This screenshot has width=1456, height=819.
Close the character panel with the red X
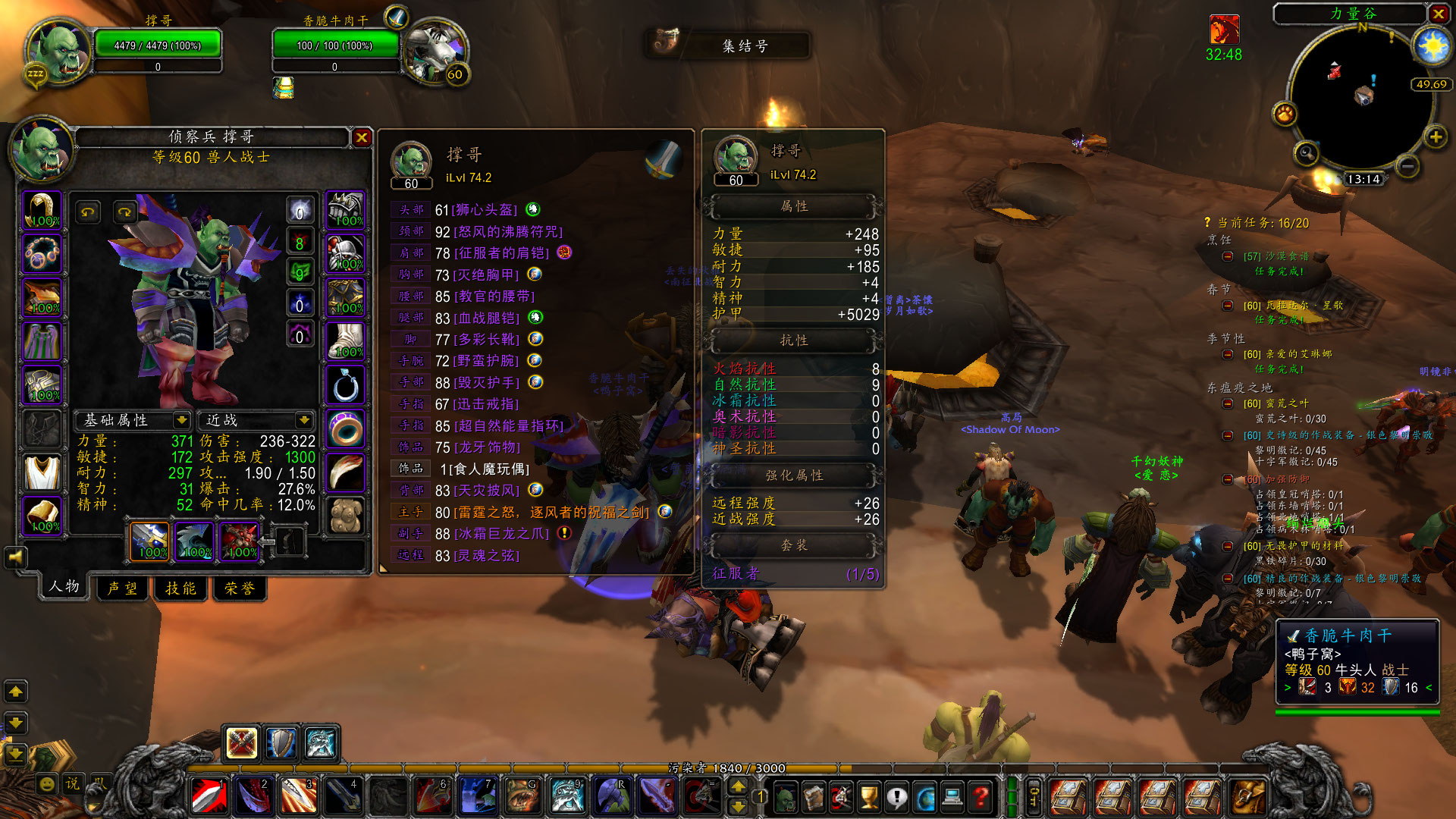(362, 137)
